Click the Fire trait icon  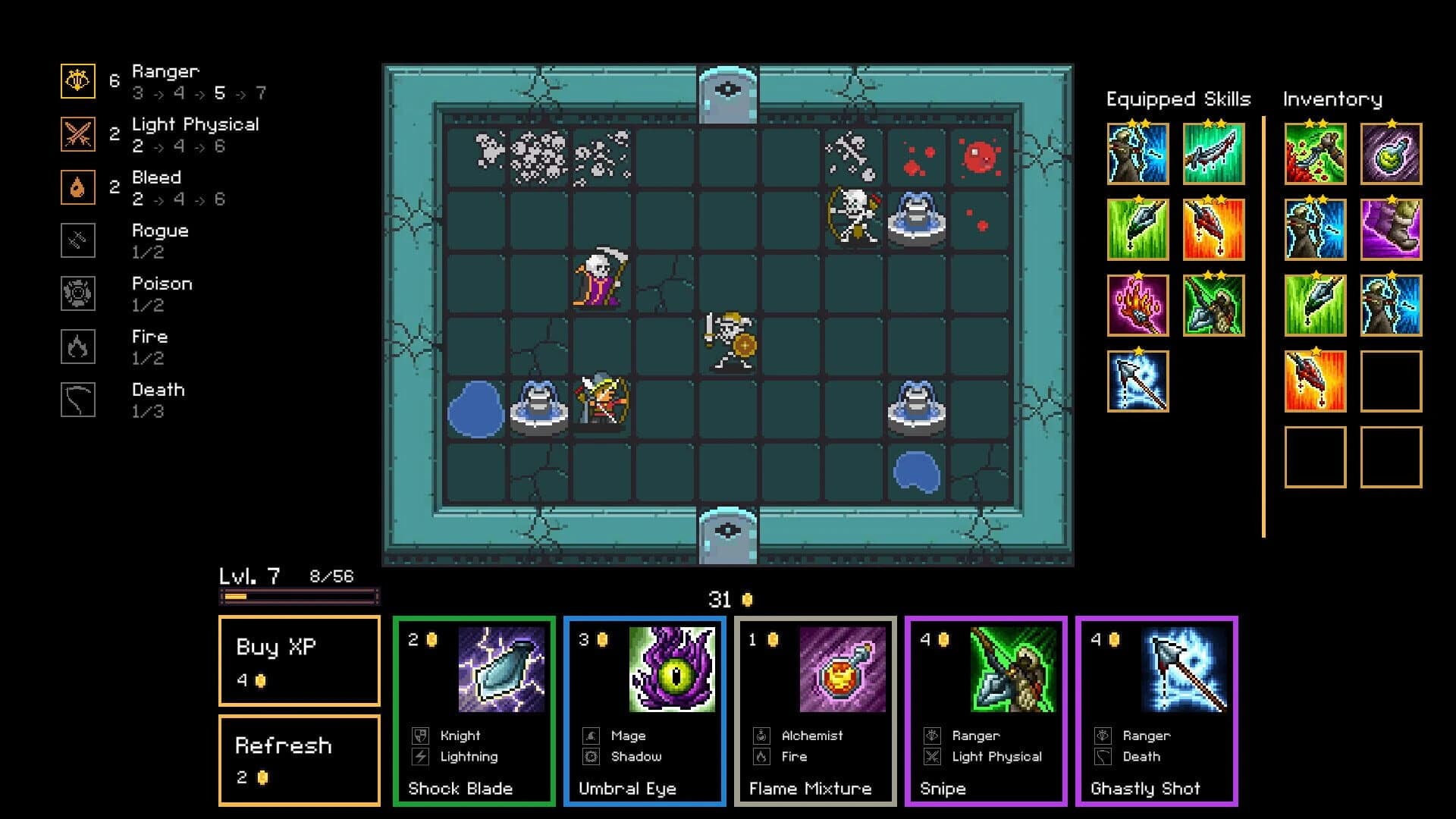point(77,346)
